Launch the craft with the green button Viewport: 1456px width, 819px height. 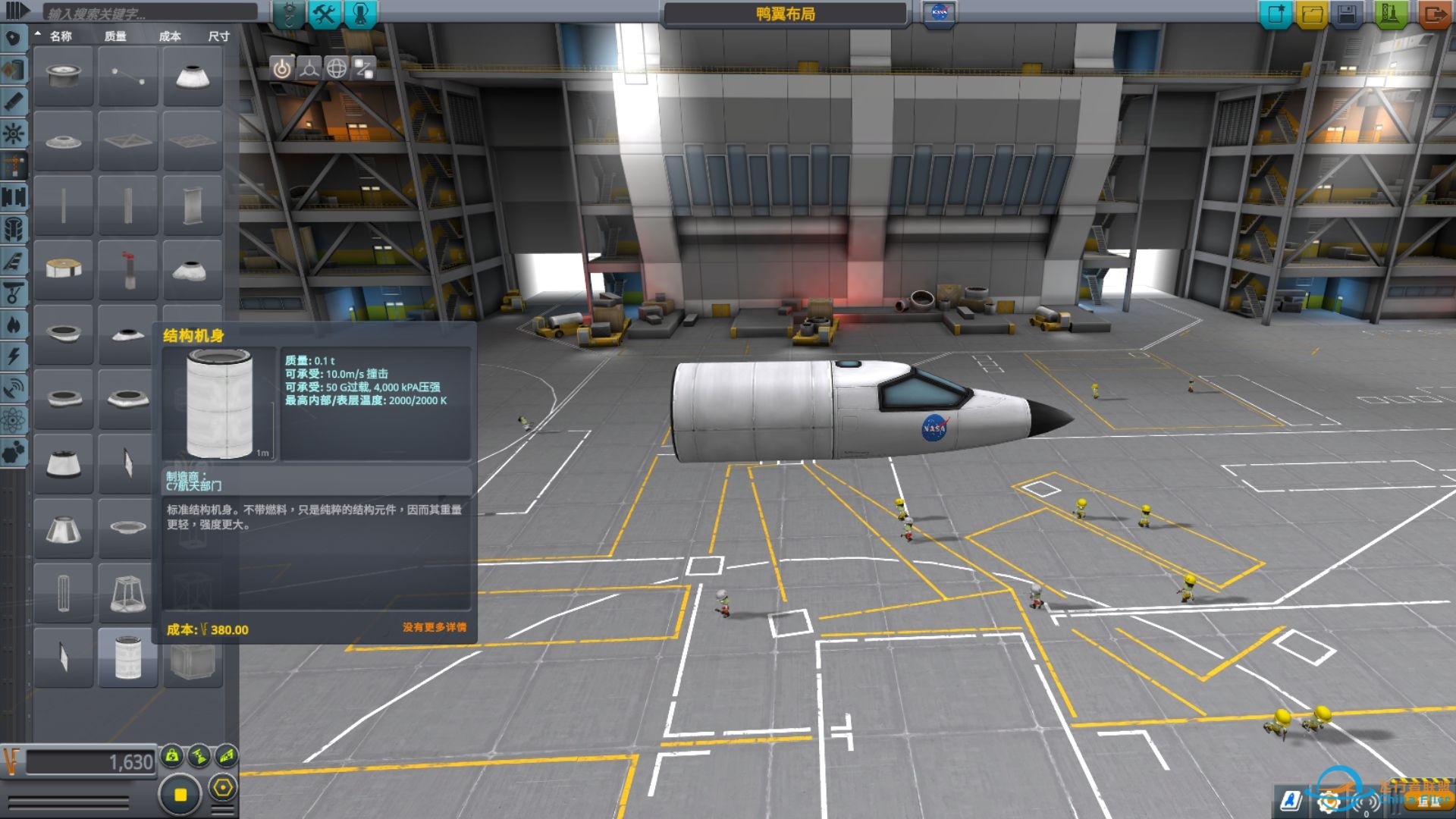[1390, 14]
